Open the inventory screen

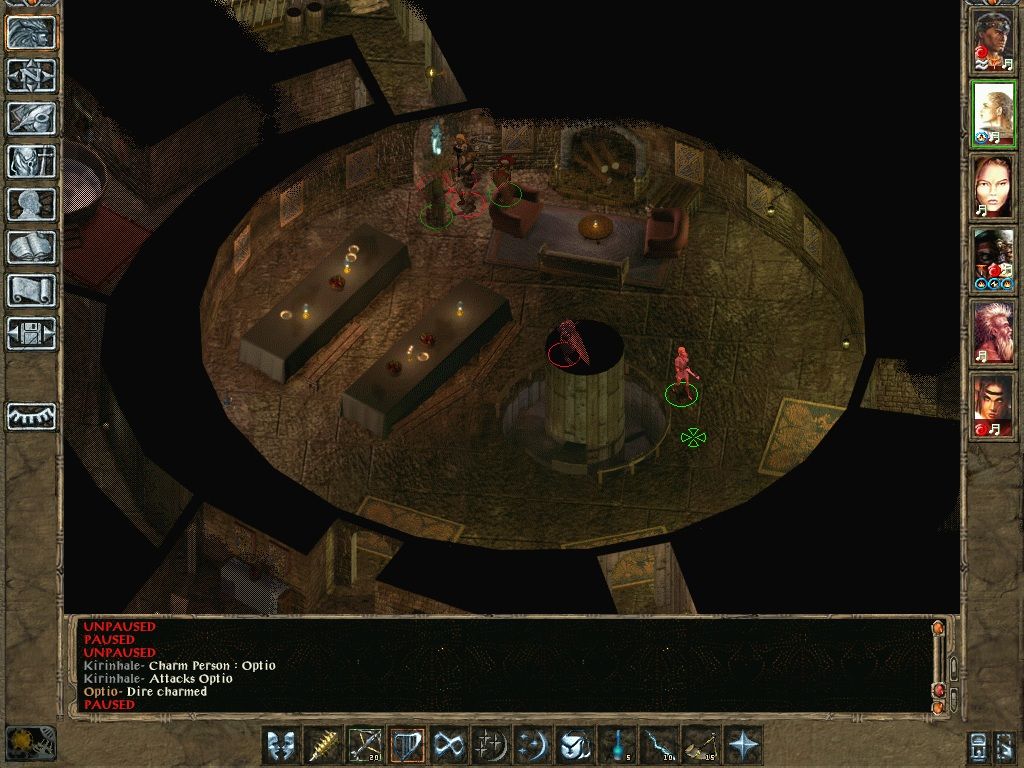[x=32, y=161]
